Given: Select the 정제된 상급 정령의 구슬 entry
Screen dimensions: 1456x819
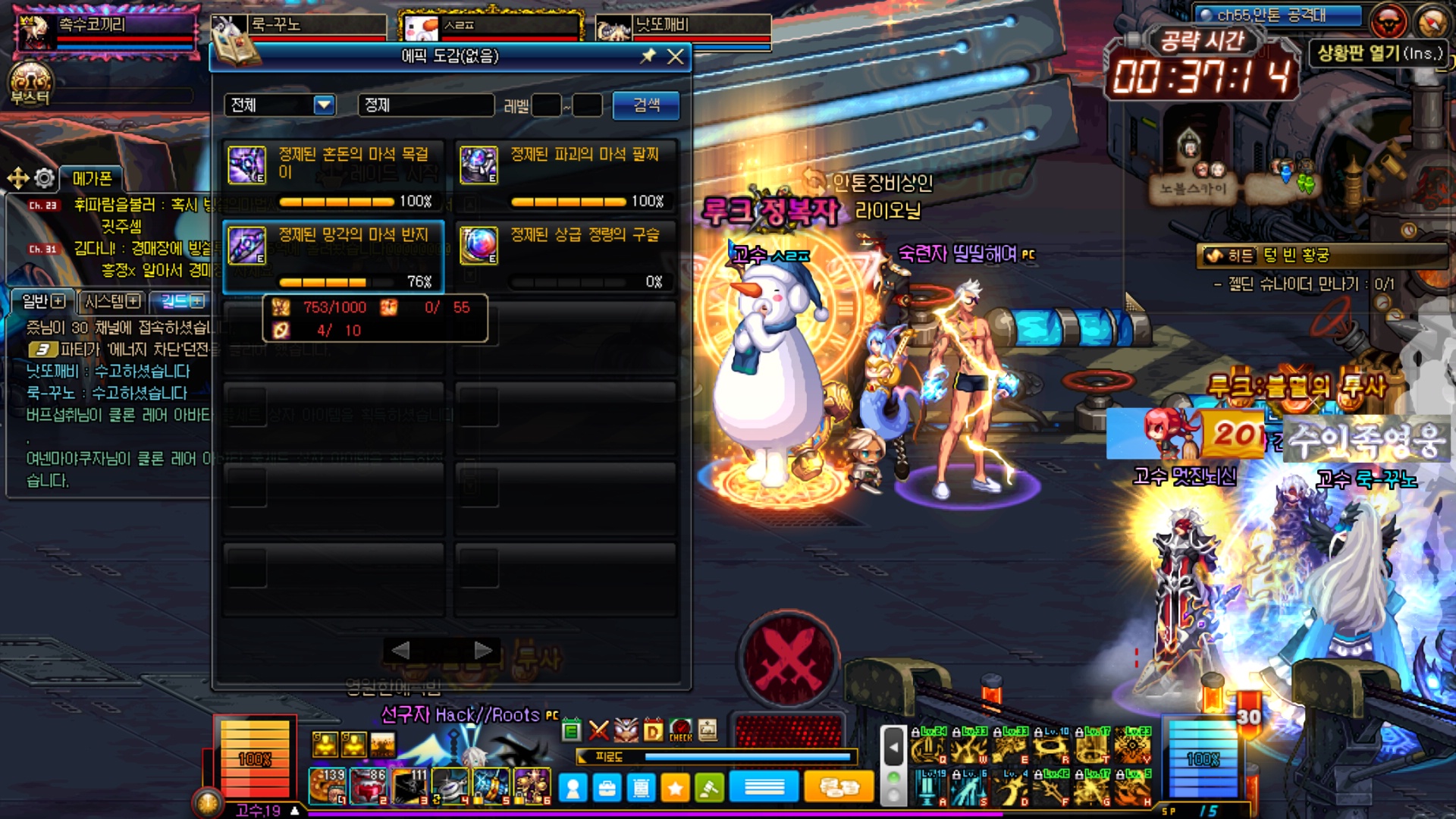Looking at the screenshot, I should click(x=566, y=256).
